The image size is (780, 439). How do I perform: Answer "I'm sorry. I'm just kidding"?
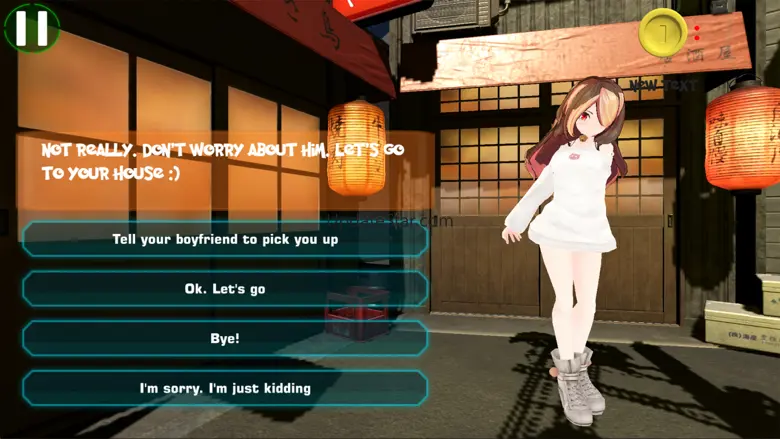tap(225, 388)
